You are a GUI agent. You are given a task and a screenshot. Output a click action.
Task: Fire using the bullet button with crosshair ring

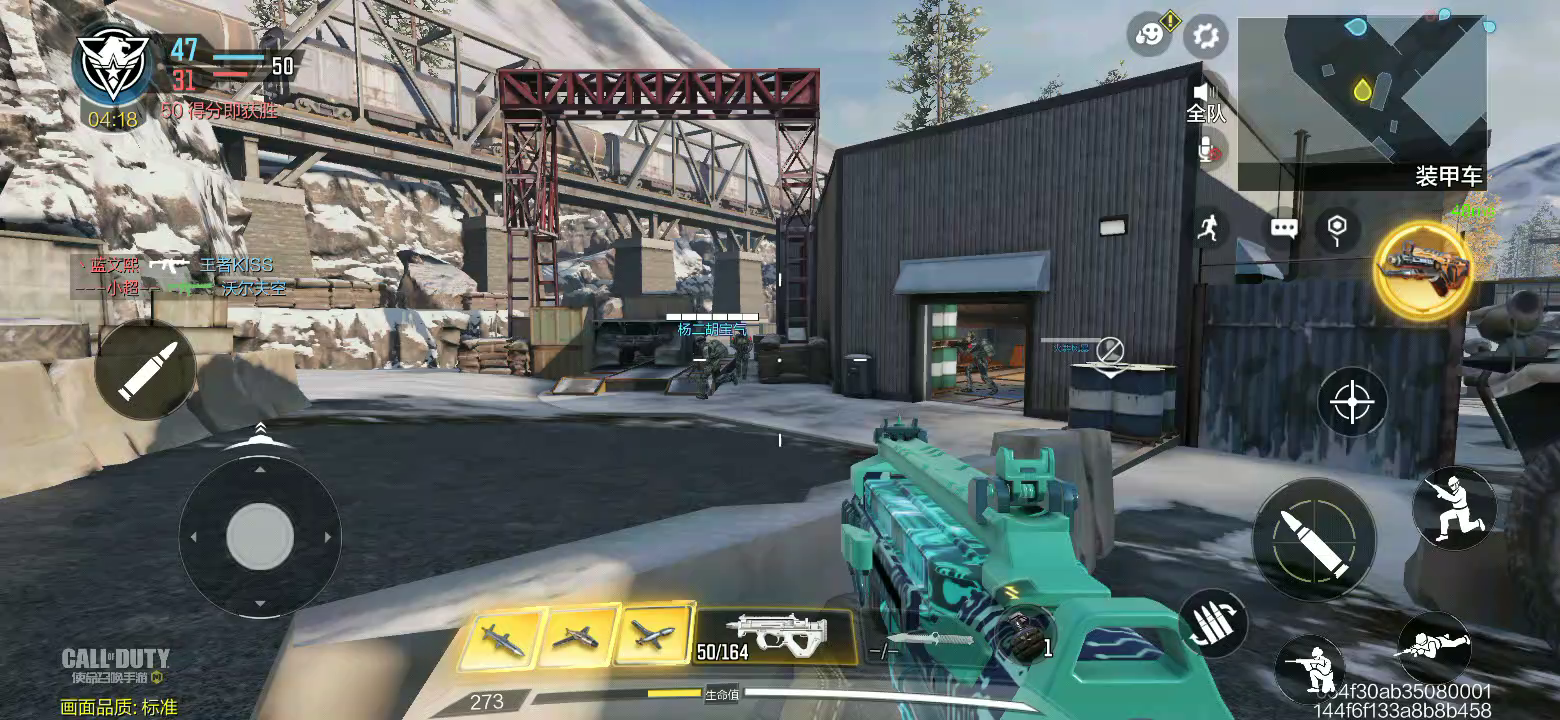pyautogui.click(x=1313, y=539)
